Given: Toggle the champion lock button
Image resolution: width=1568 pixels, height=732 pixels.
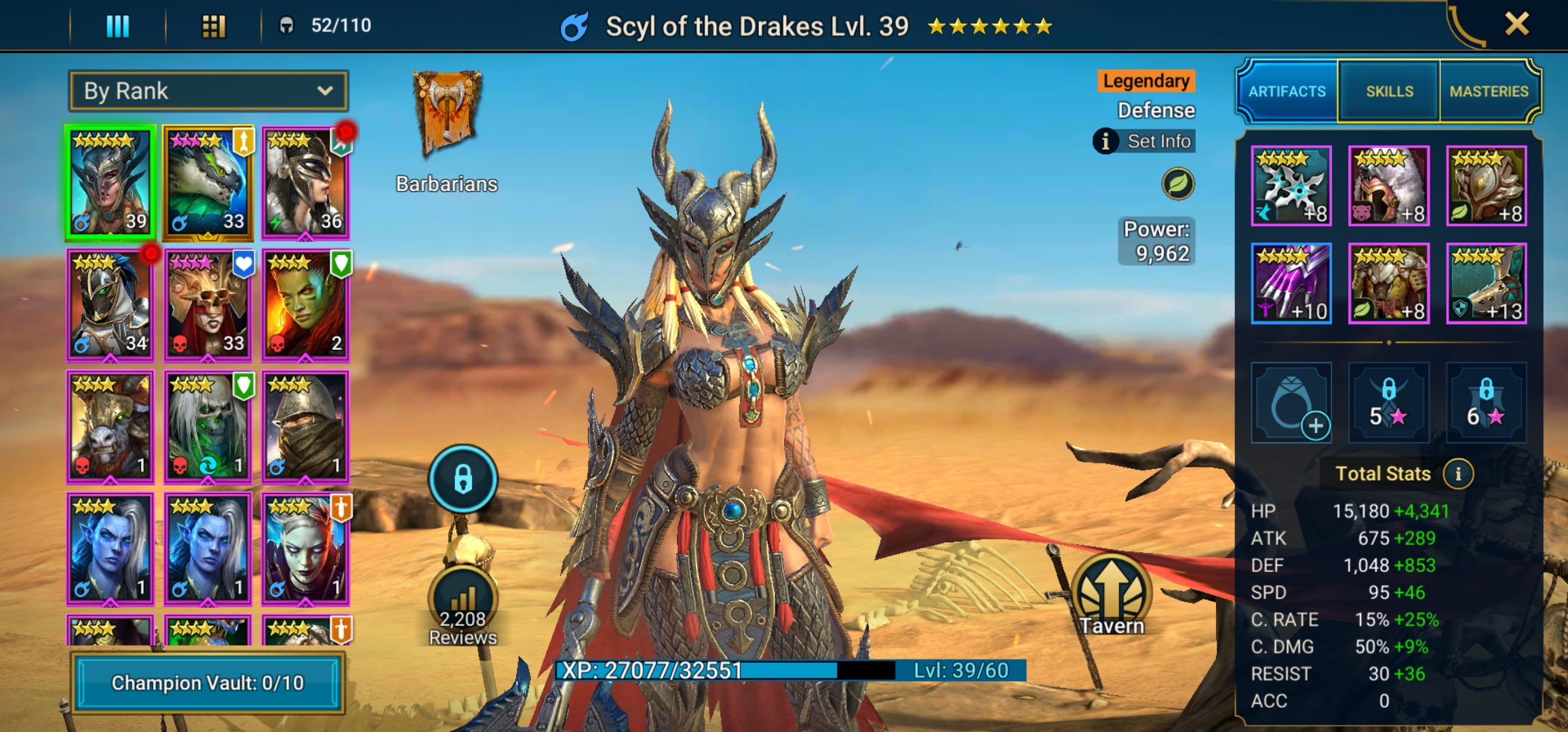Looking at the screenshot, I should tap(463, 479).
